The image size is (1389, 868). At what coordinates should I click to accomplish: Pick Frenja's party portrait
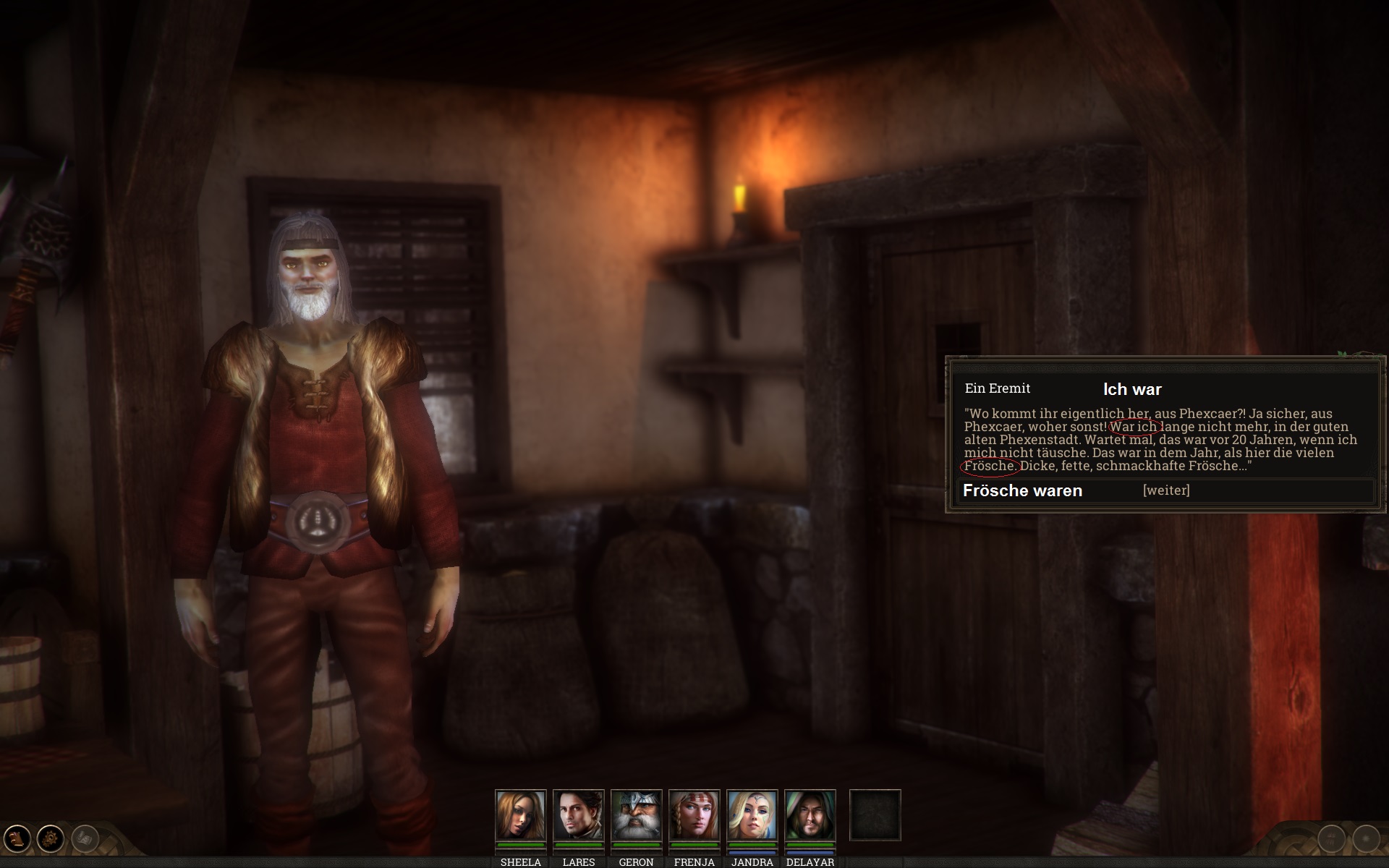click(694, 814)
